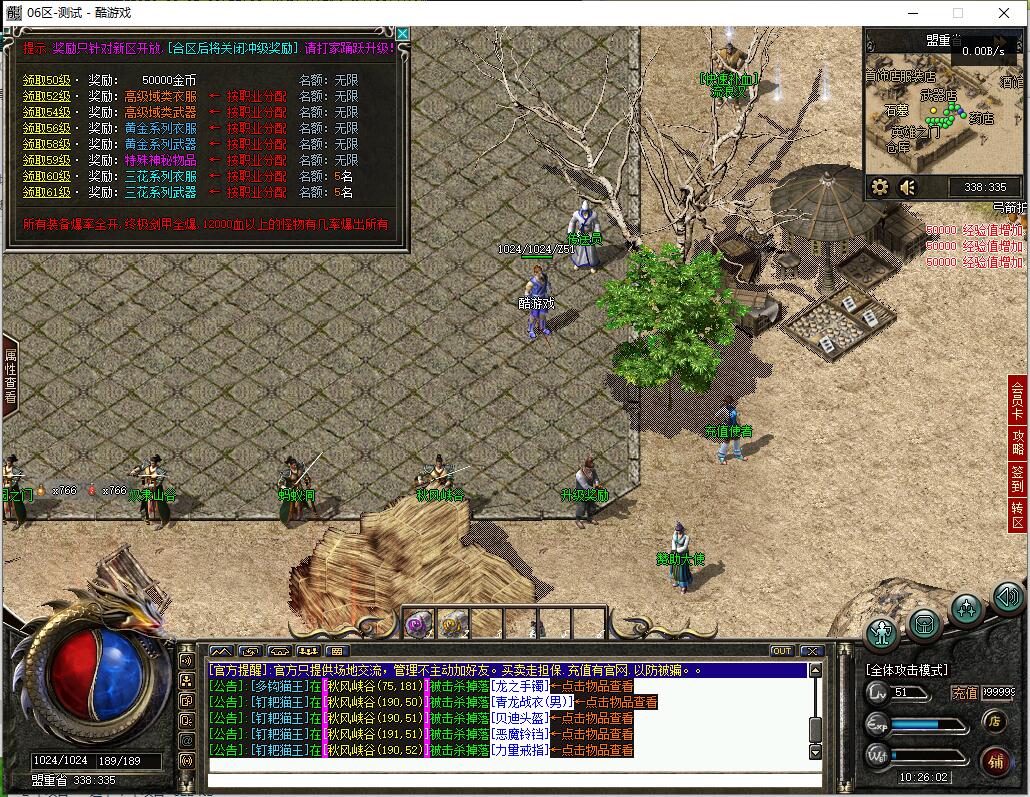Claim the level 50 gold reward link
This screenshot has width=1030, height=797.
pos(47,80)
